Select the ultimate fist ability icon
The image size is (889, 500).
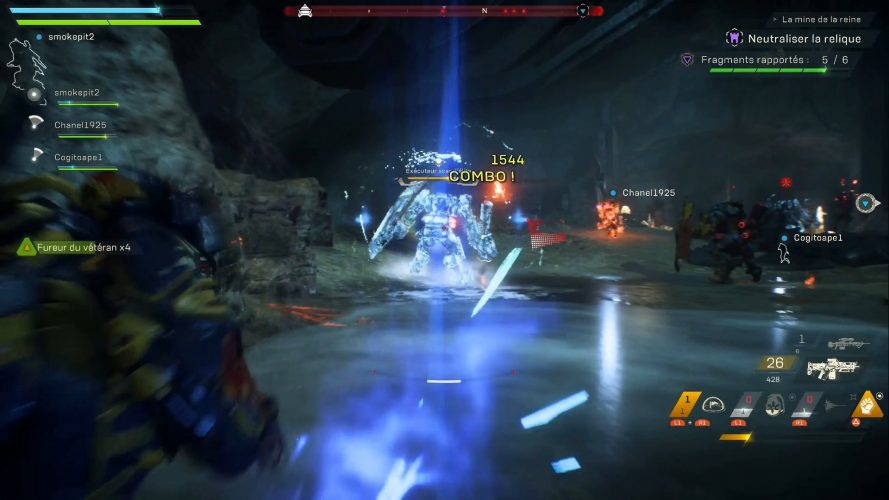[x=867, y=405]
